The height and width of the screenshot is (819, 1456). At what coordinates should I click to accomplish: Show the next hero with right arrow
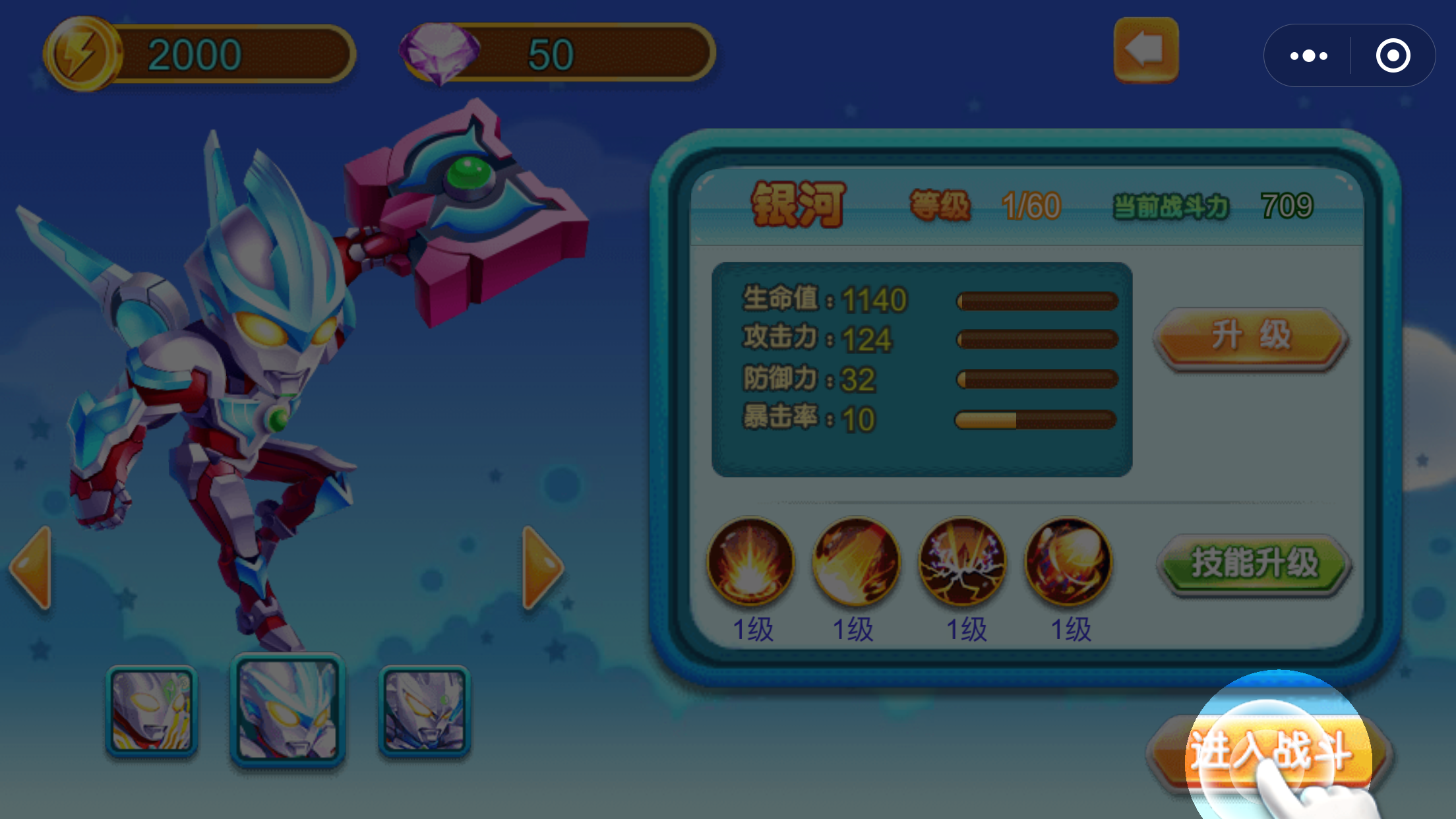542,567
